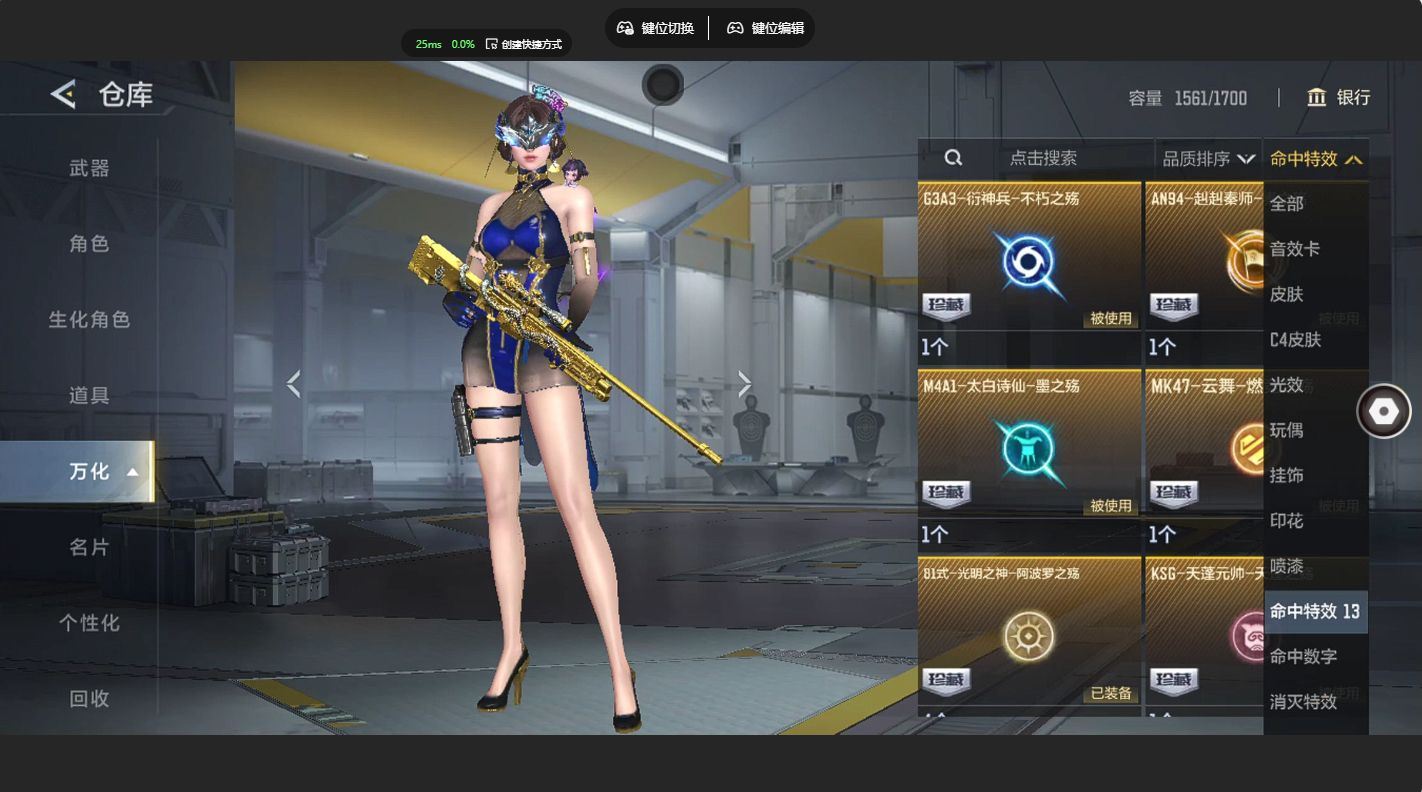Viewport: 1422px width, 792px height.
Task: Choose the 玩偶 doll filter
Action: [1287, 430]
